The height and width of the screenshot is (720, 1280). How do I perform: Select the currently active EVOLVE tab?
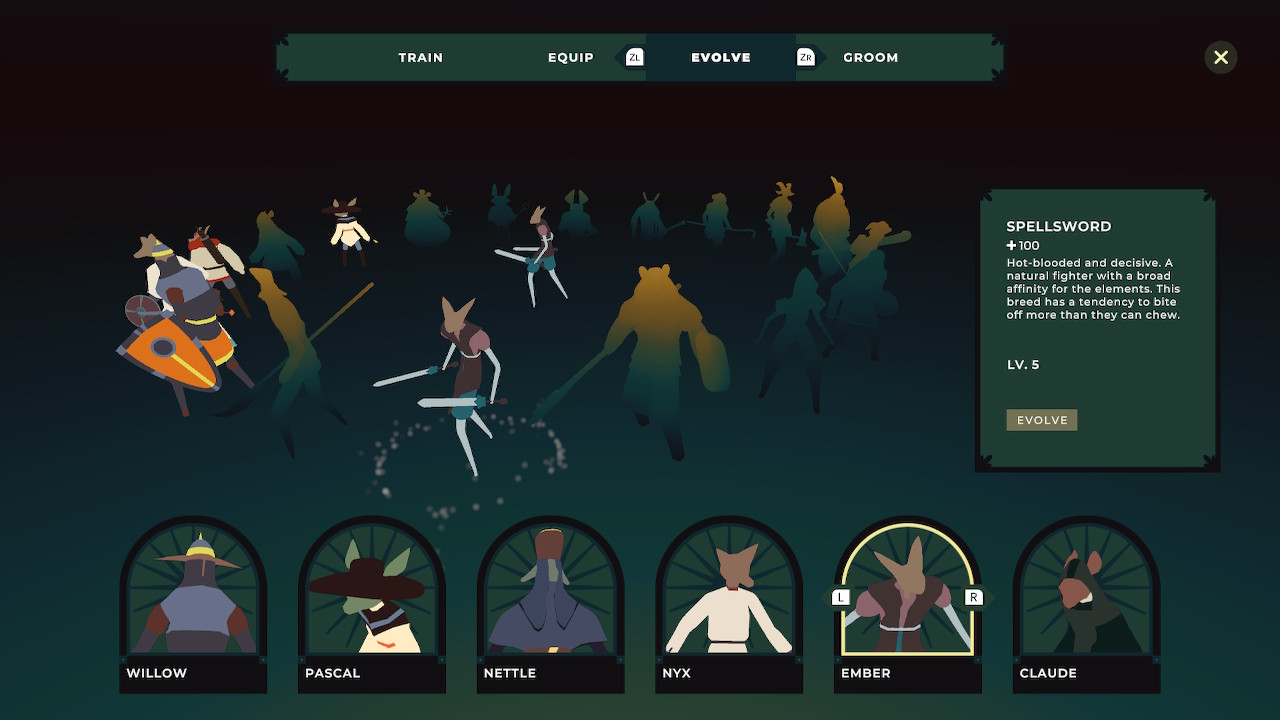(x=720, y=57)
